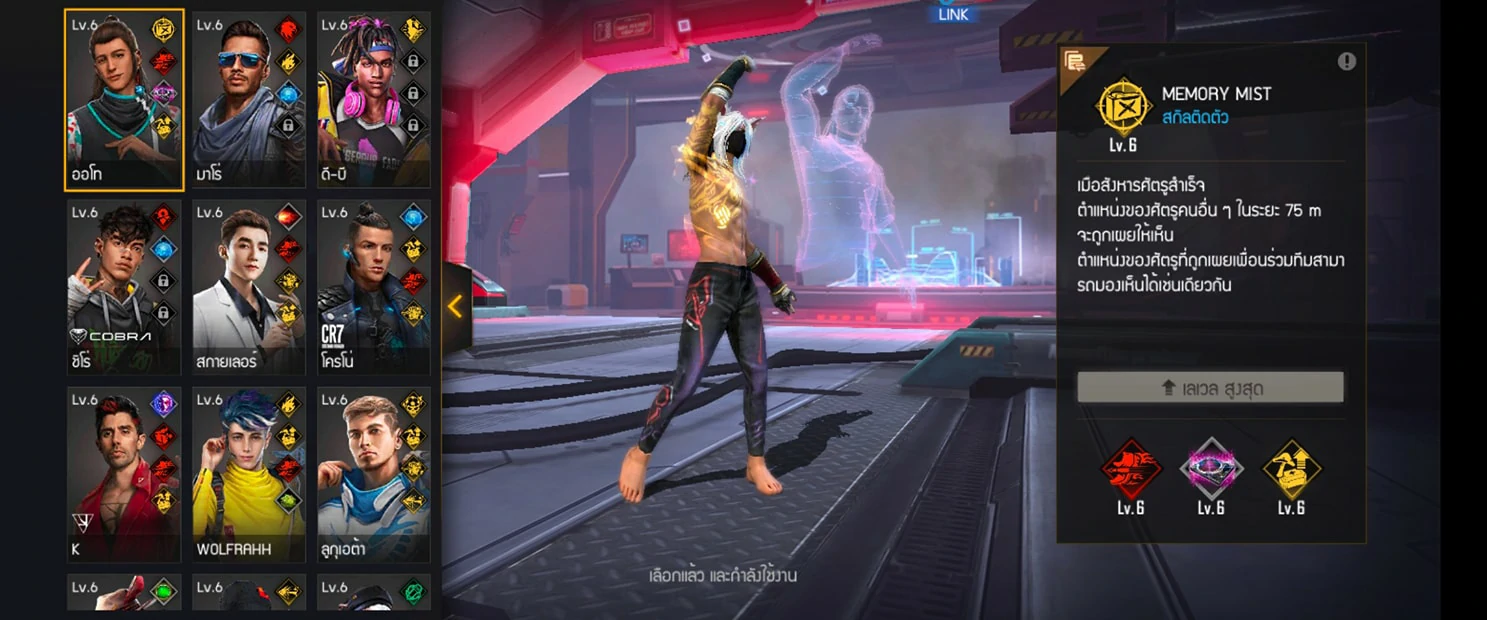Select the โครโน่ CR7 character card

coord(360,287)
